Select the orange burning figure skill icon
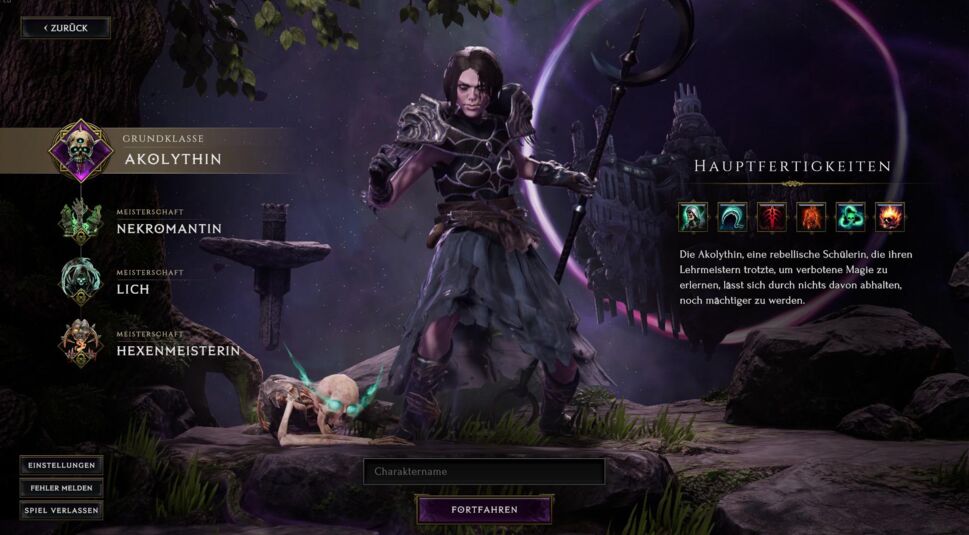The width and height of the screenshot is (969, 535). (x=811, y=216)
